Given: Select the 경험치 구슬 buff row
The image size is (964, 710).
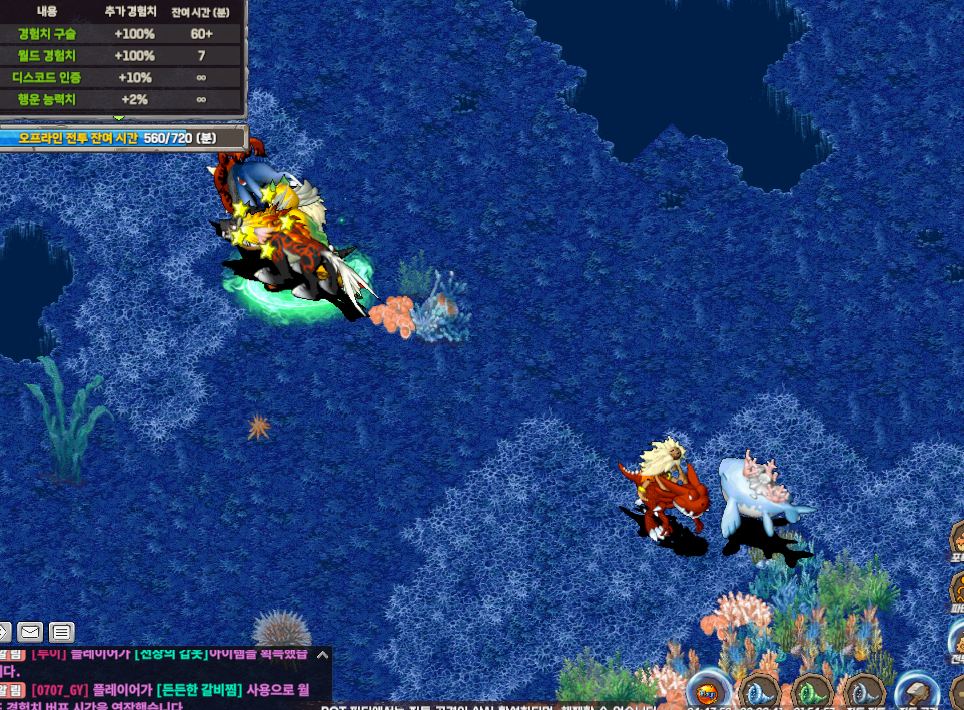Looking at the screenshot, I should (x=120, y=33).
